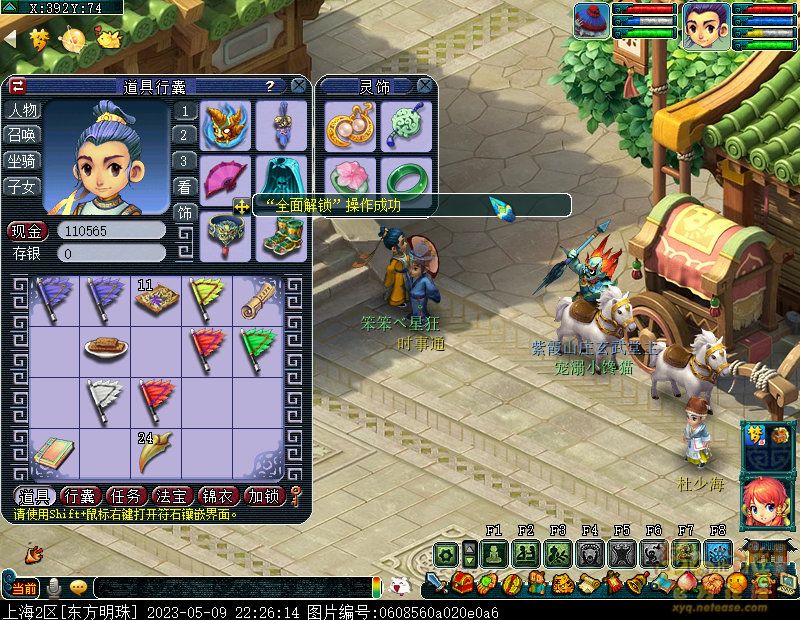This screenshot has width=800, height=620.
Task: Select the golden horn stack of 24
Action: [x=156, y=451]
